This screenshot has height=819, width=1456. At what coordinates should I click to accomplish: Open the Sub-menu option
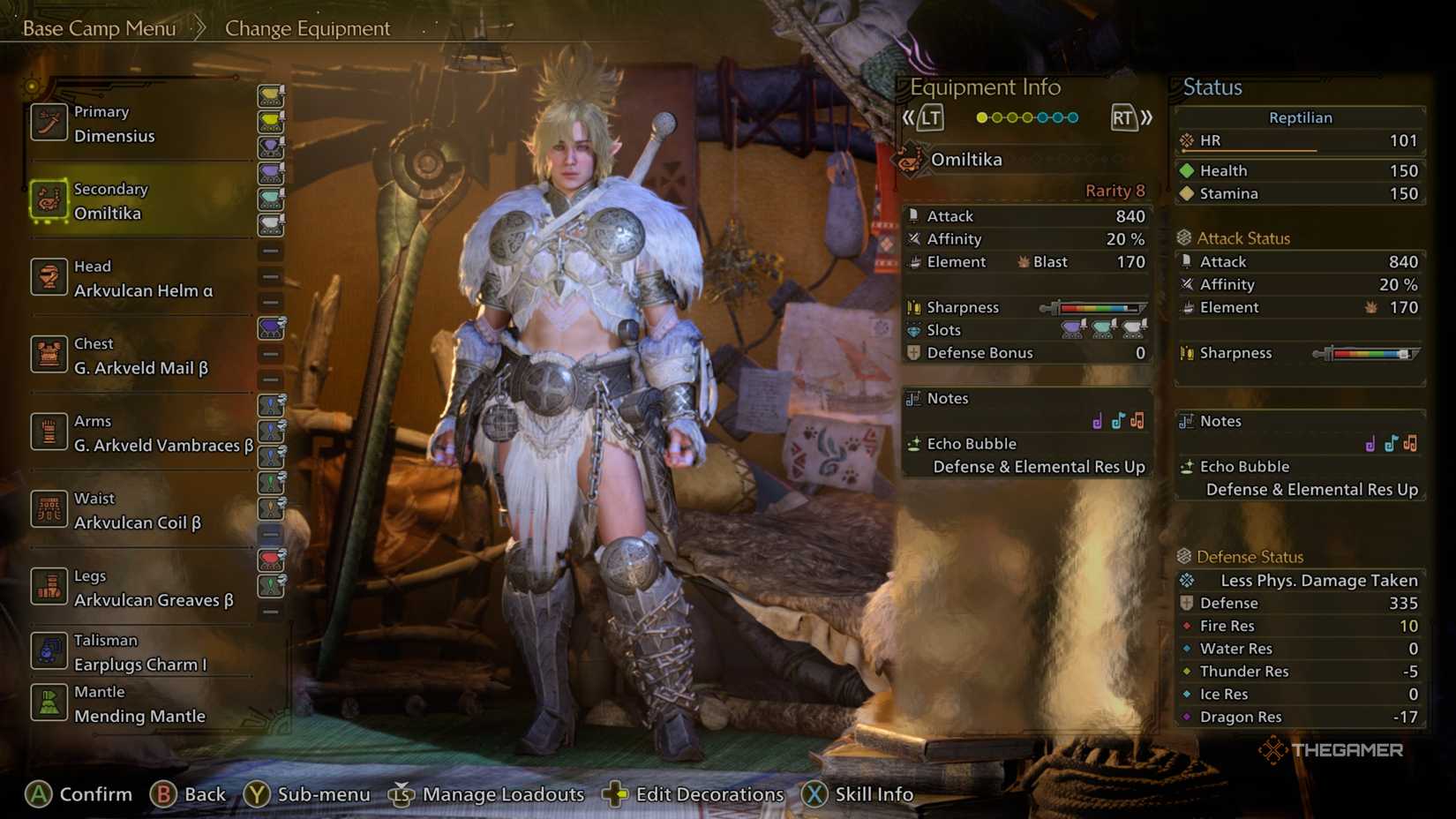pyautogui.click(x=308, y=794)
